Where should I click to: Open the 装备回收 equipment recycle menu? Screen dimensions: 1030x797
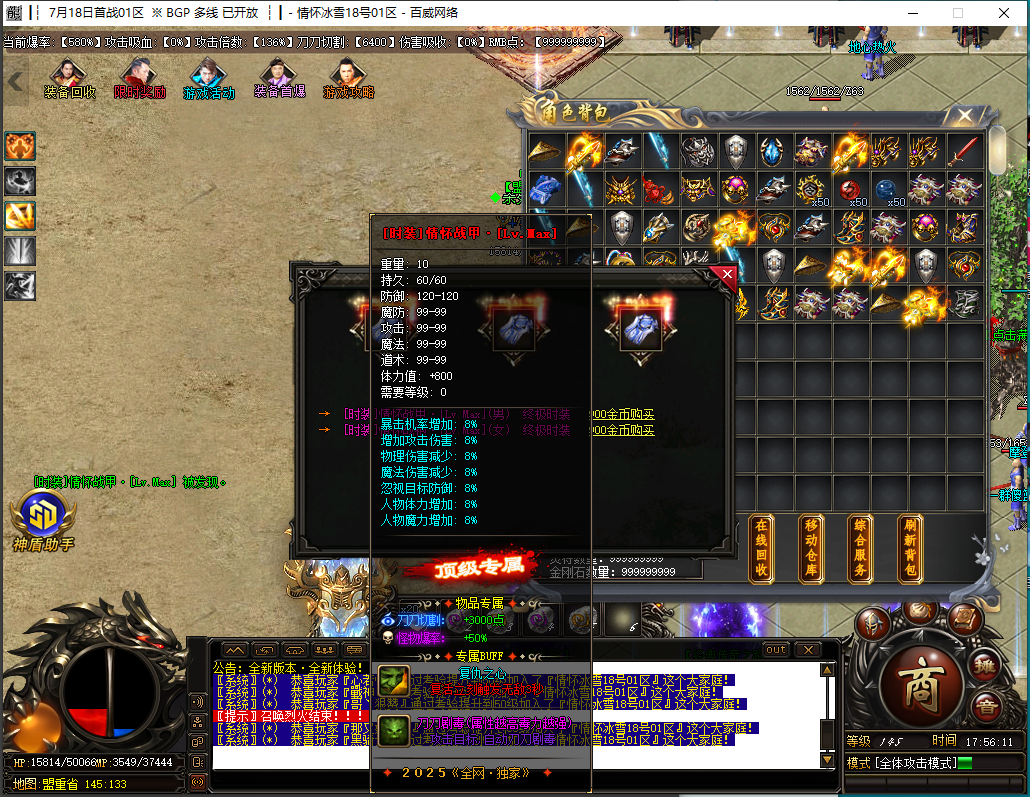pos(69,78)
